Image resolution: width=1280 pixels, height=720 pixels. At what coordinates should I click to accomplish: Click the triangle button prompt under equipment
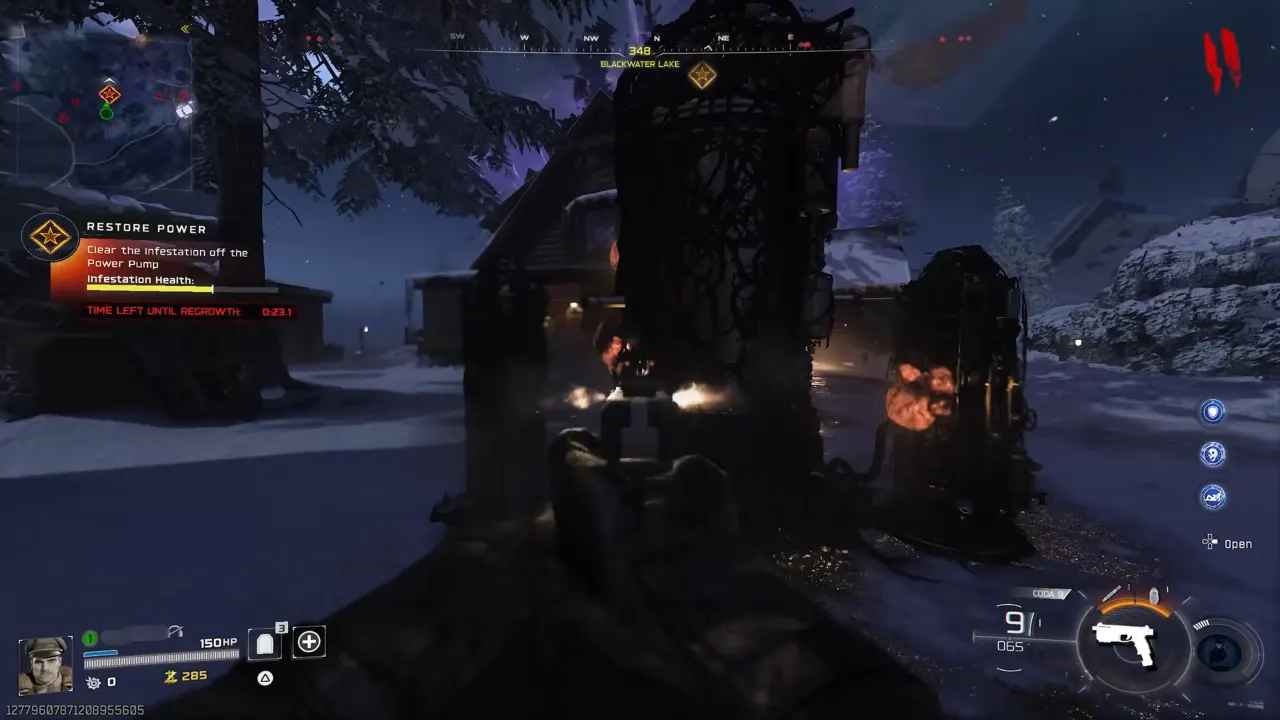pos(265,678)
